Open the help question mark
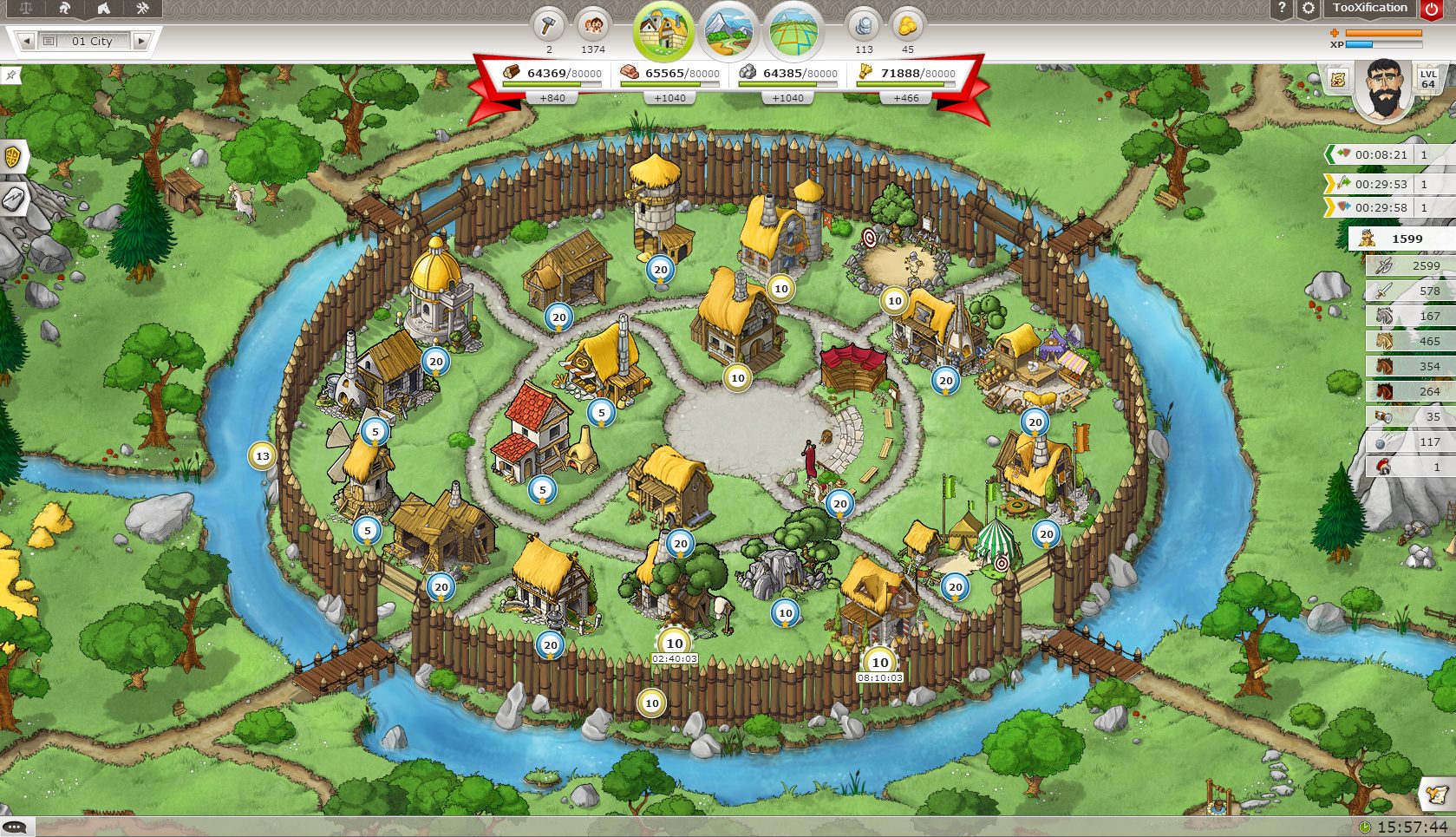Viewport: 1456px width, 837px height. coord(1281,9)
